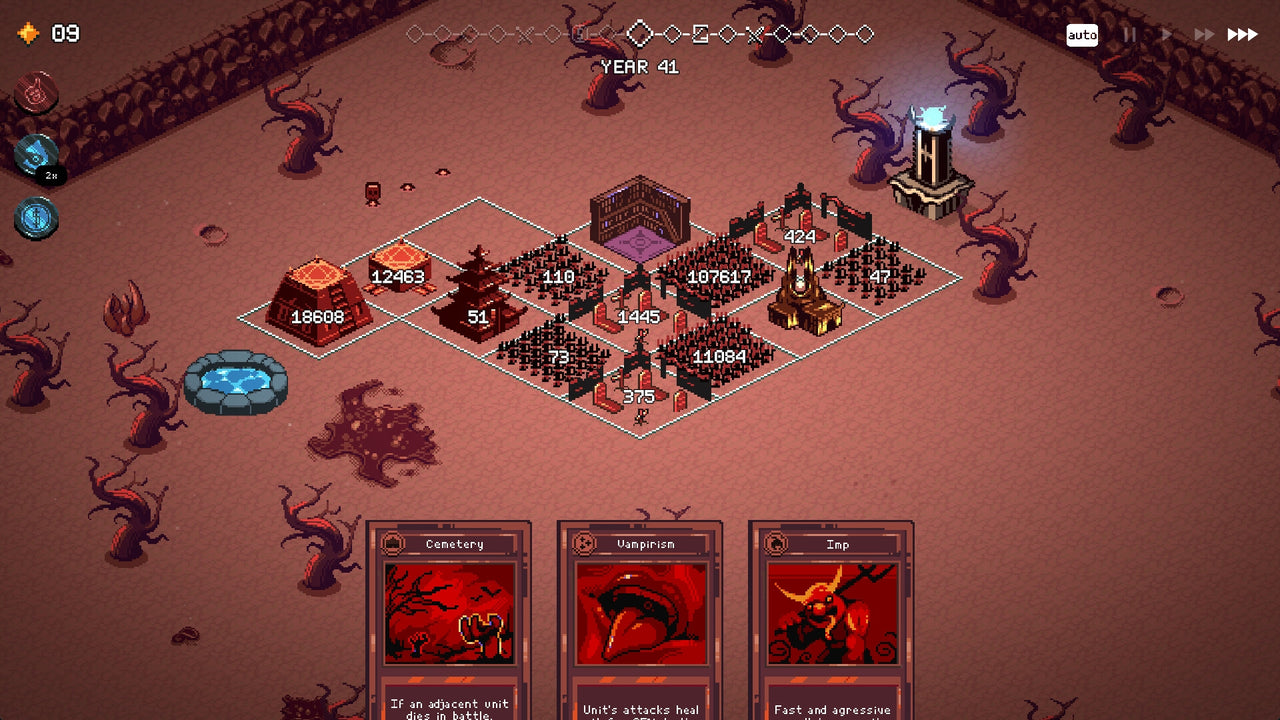Resume with the play button
This screenshot has width=1280, height=720.
pos(1167,34)
